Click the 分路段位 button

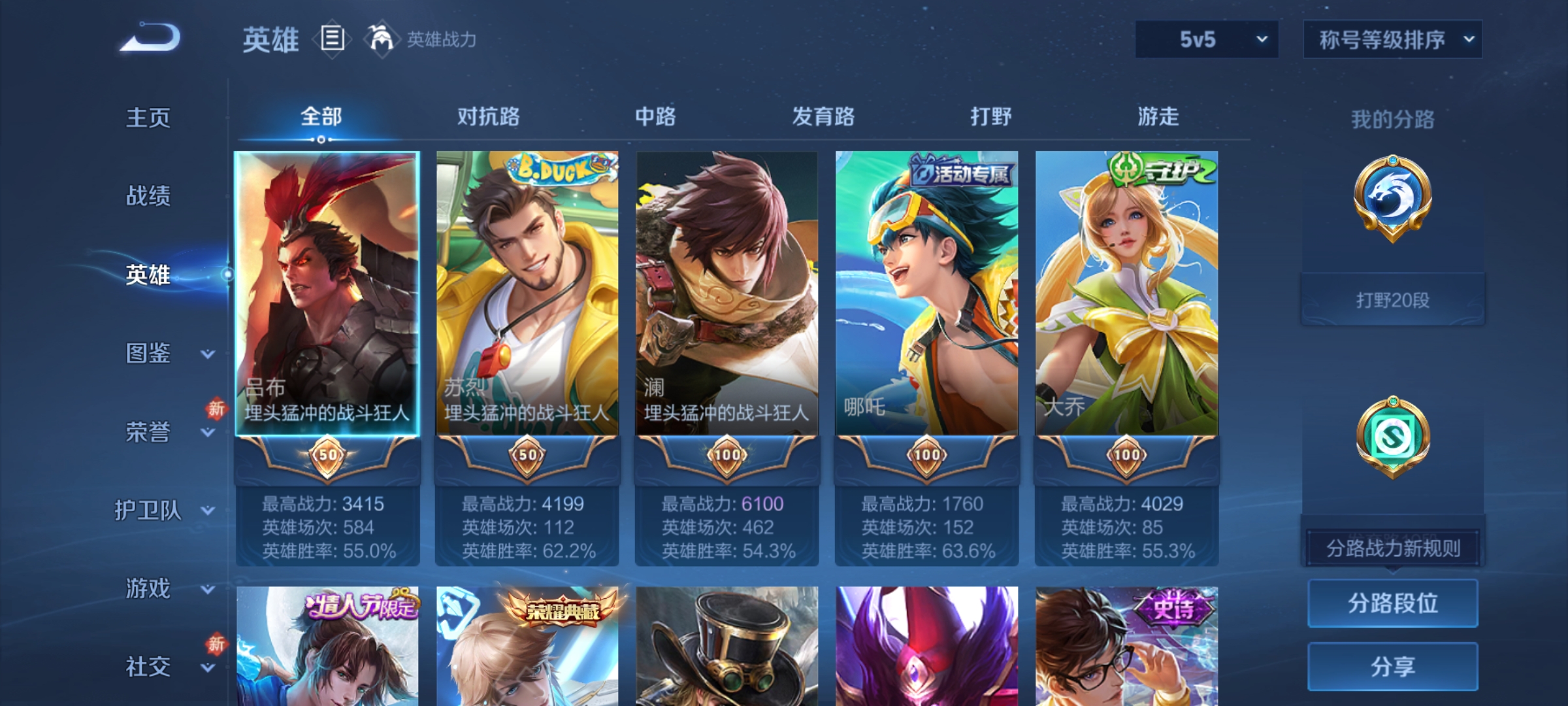point(1392,603)
